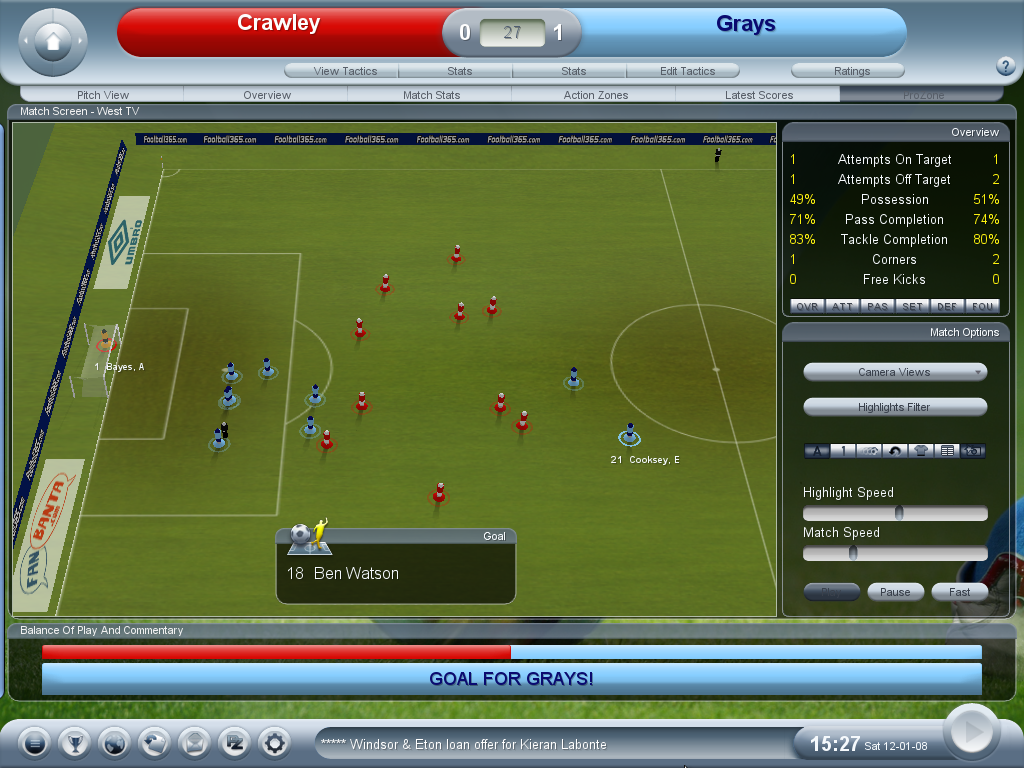Open the Highlights Filter

(x=895, y=407)
